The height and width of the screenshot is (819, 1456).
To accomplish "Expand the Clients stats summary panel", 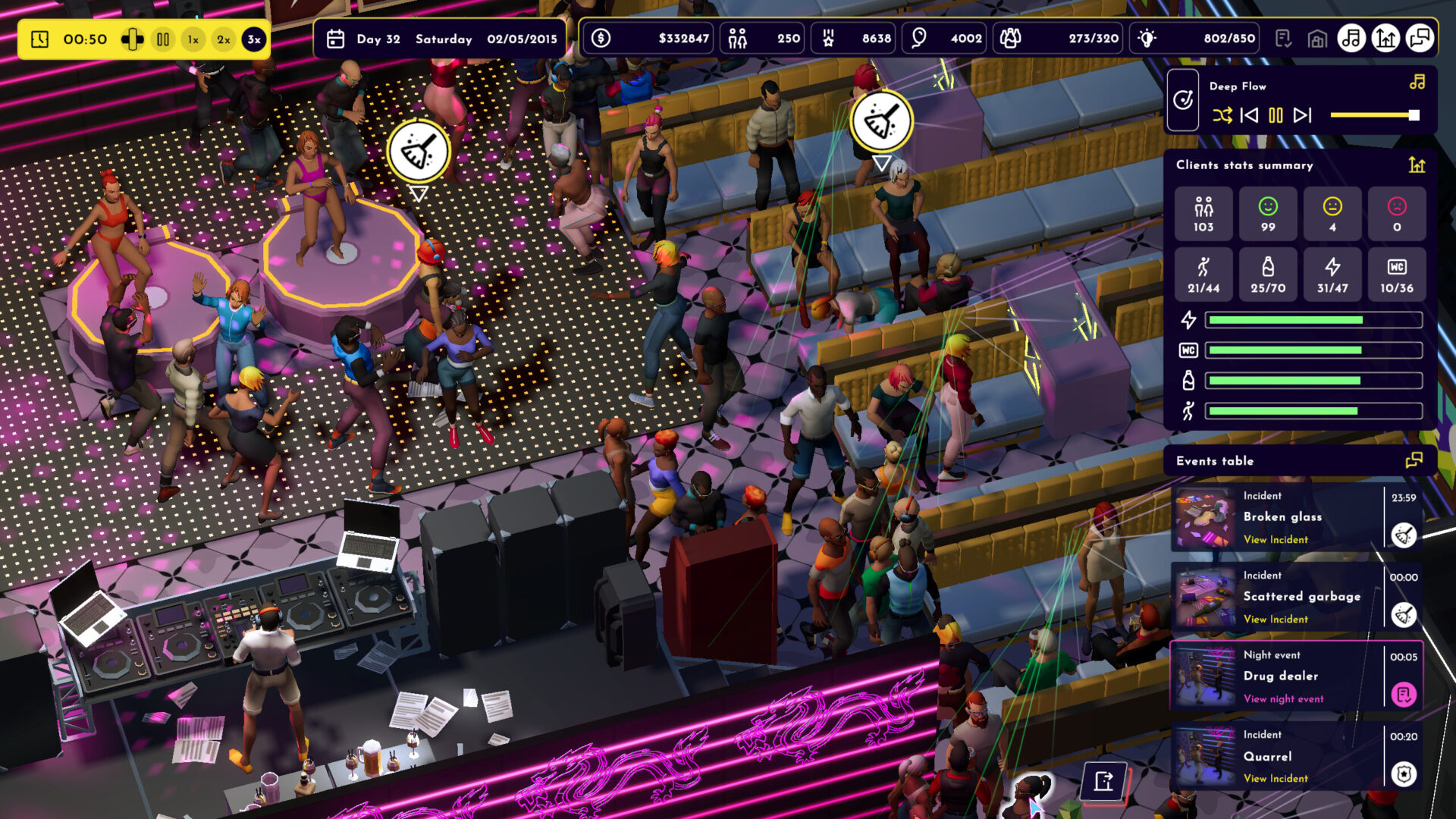I will click(x=1417, y=165).
